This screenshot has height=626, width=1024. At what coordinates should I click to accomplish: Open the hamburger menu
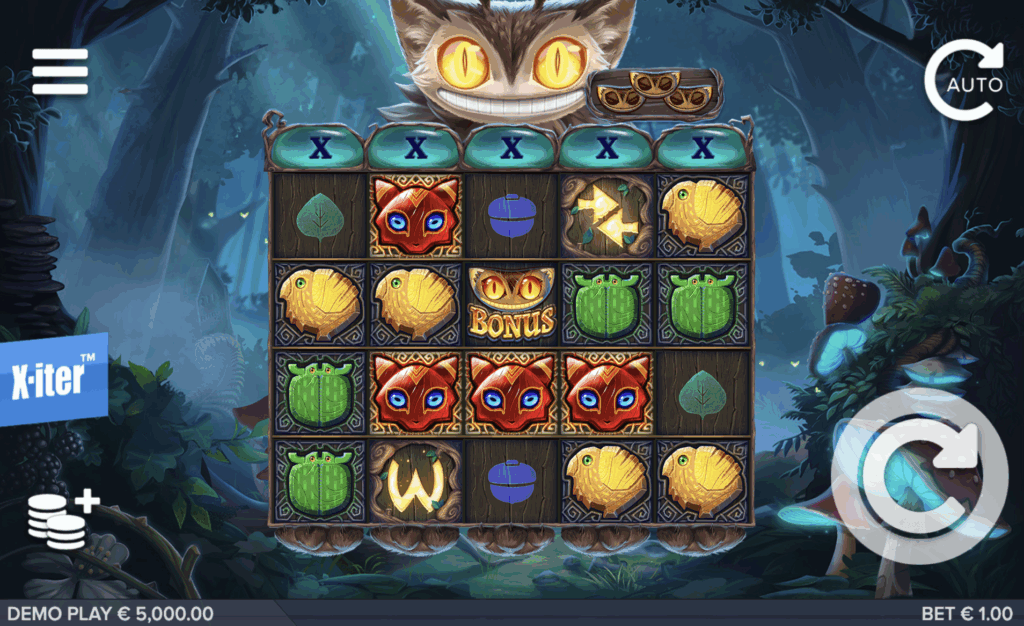[x=60, y=72]
